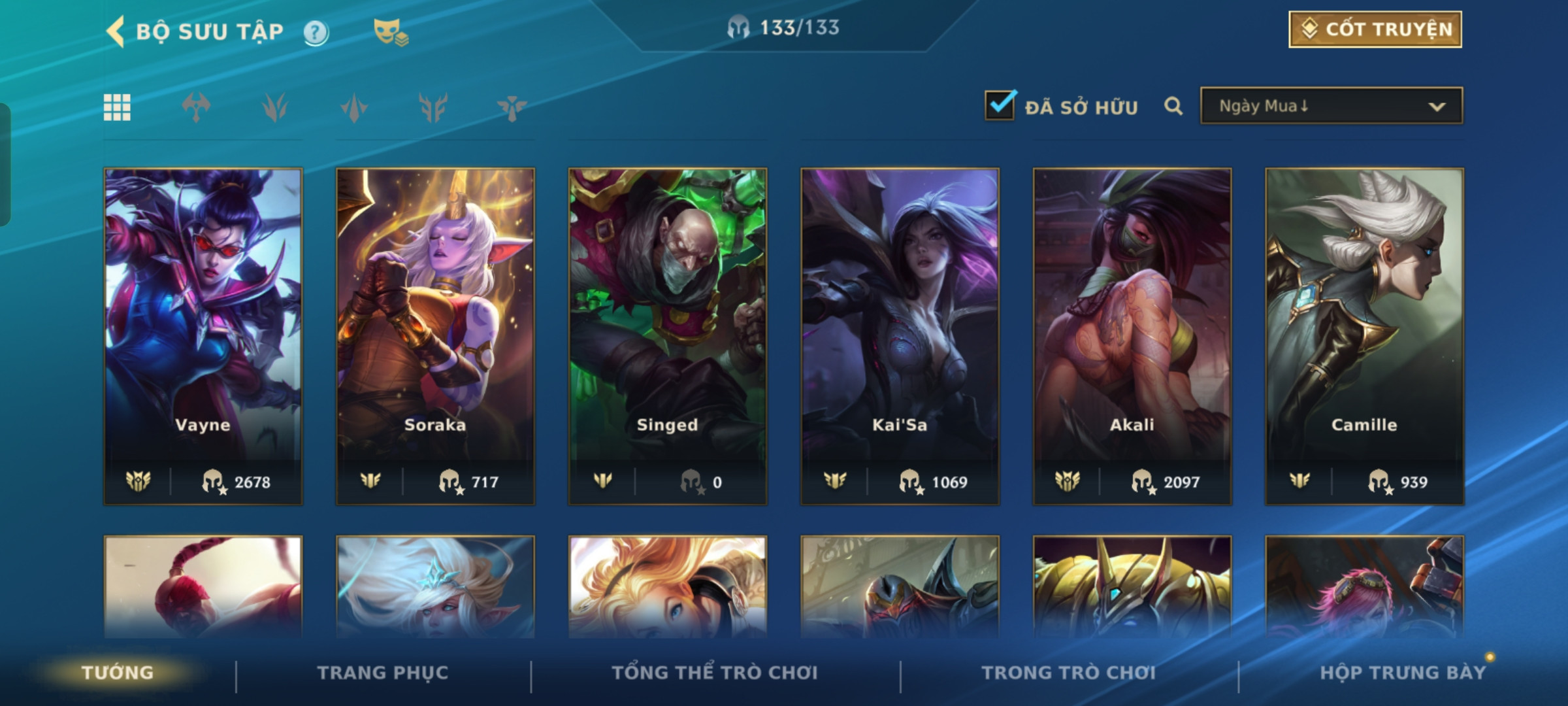Screen dimensions: 1568x706
Task: Go back from Bộ Sưu Tập screen
Action: coord(116,31)
